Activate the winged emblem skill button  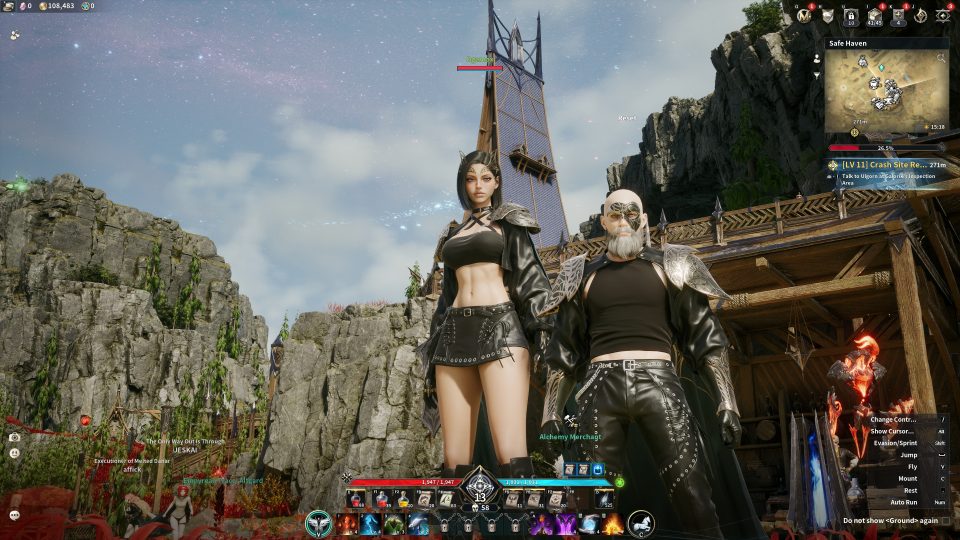[320, 523]
